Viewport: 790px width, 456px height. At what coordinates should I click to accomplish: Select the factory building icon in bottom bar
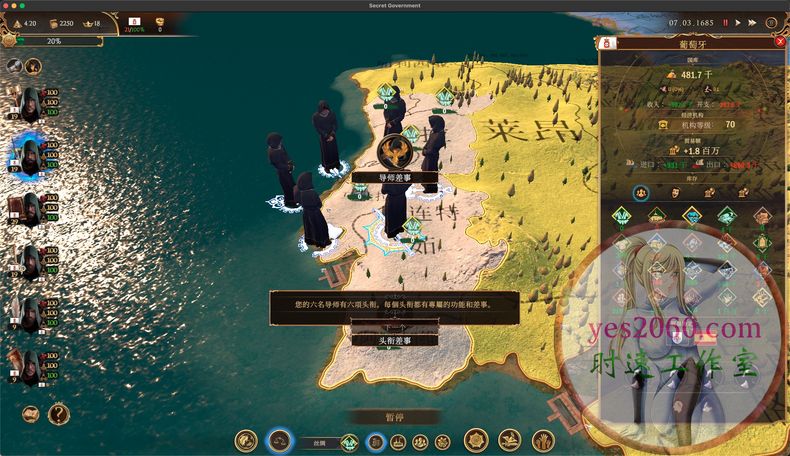pos(398,441)
